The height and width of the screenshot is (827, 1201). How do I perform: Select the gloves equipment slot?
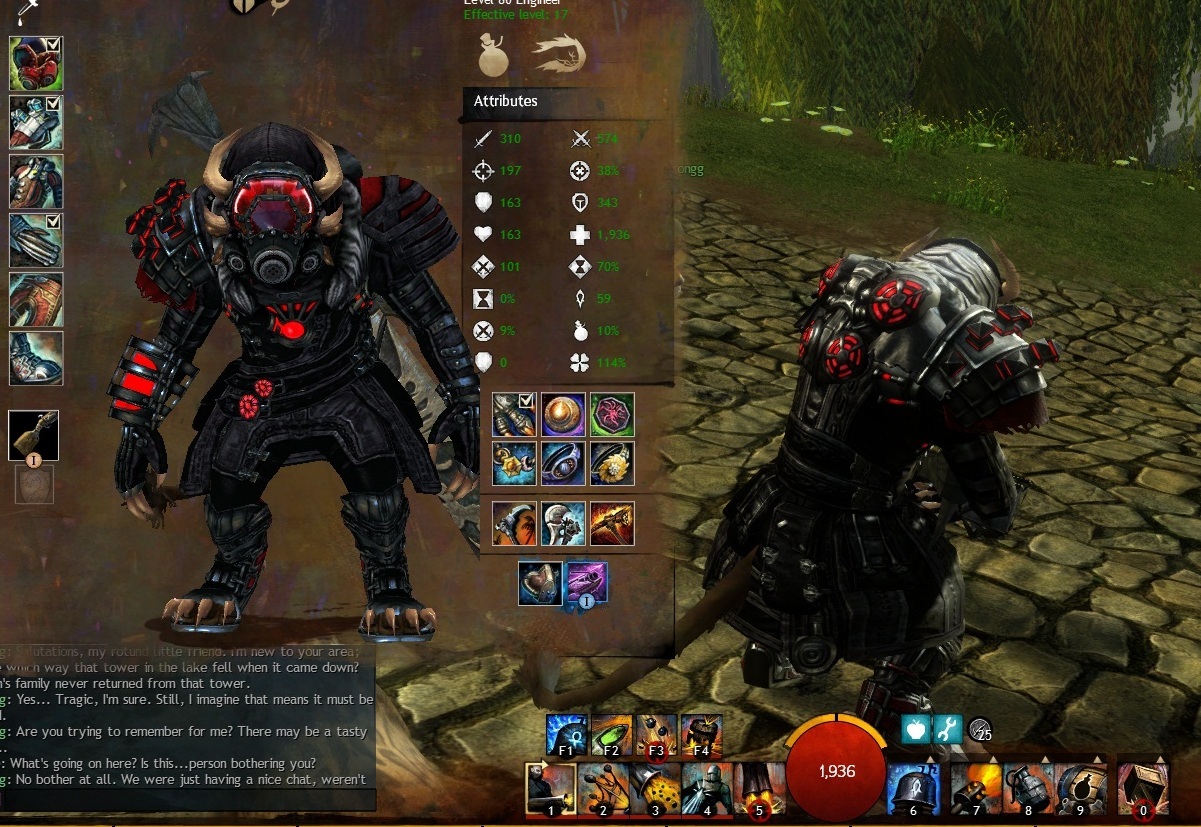click(36, 240)
